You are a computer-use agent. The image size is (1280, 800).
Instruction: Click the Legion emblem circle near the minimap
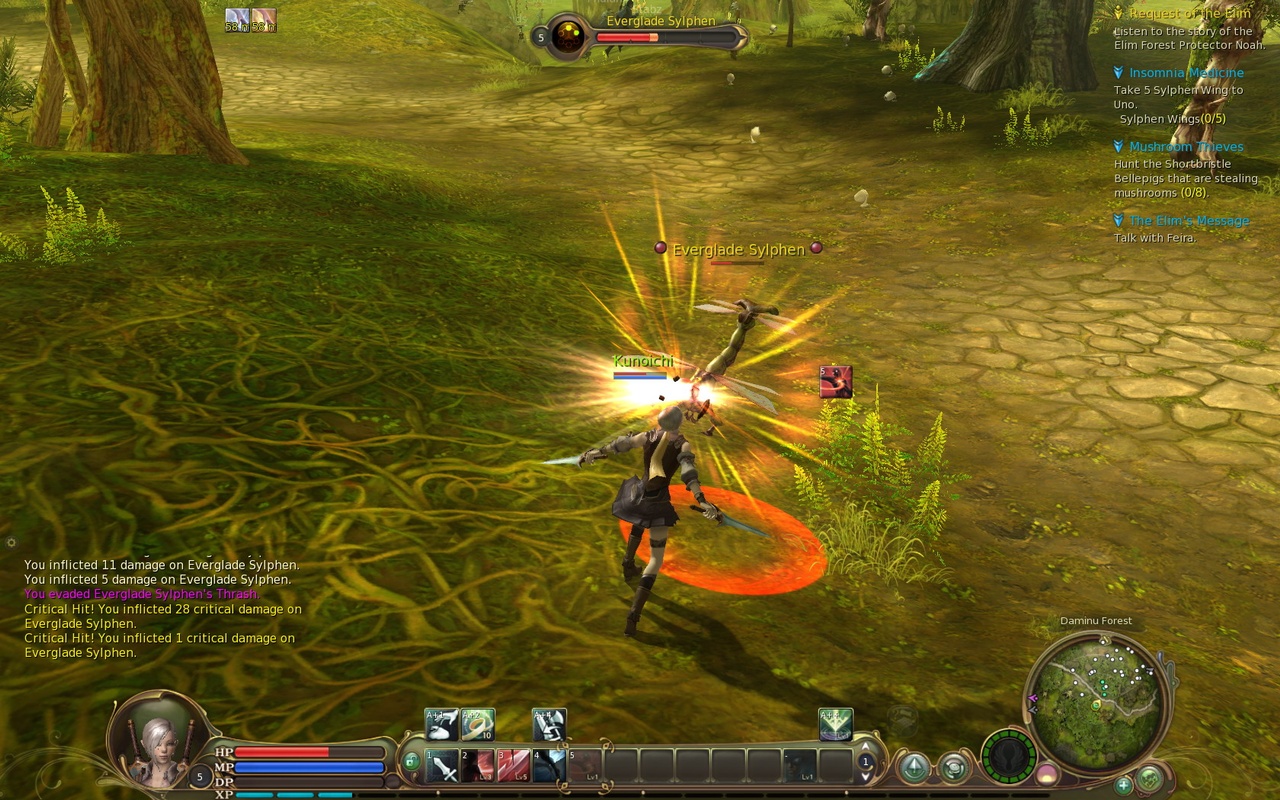tap(1010, 759)
